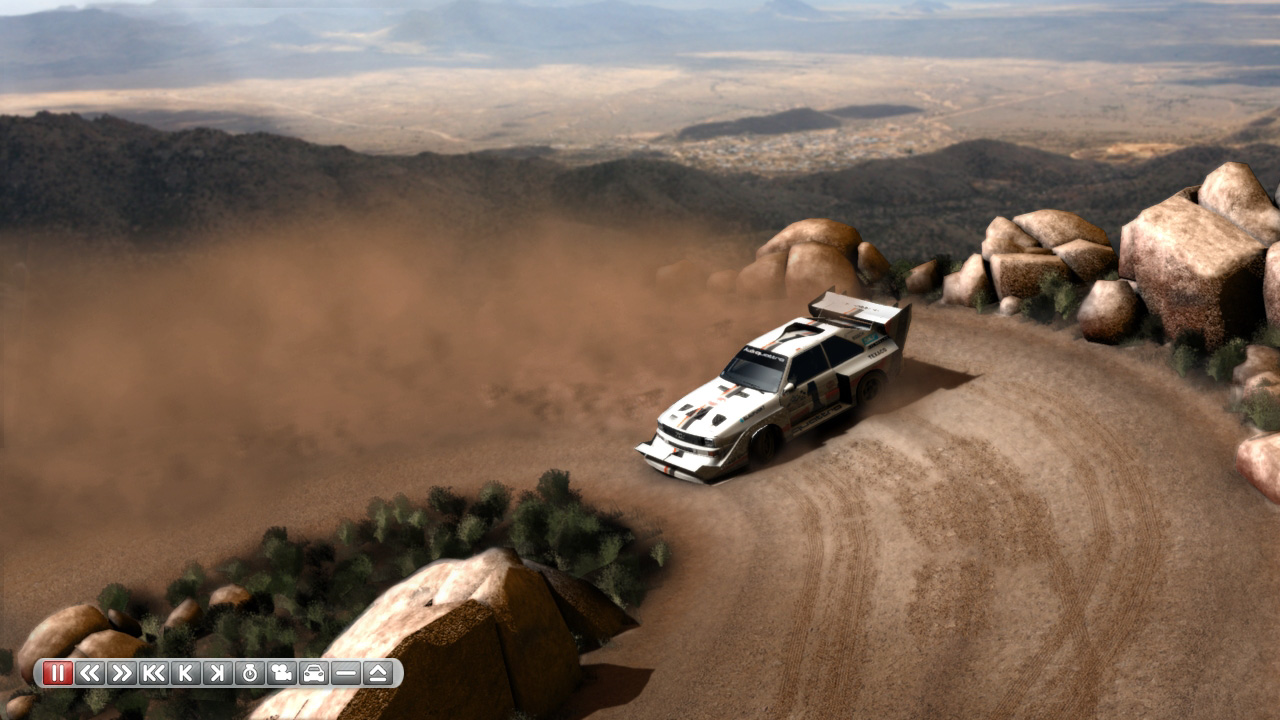Jump back to the replay start
Viewport: 1280px width, 720px height.
click(x=154, y=673)
